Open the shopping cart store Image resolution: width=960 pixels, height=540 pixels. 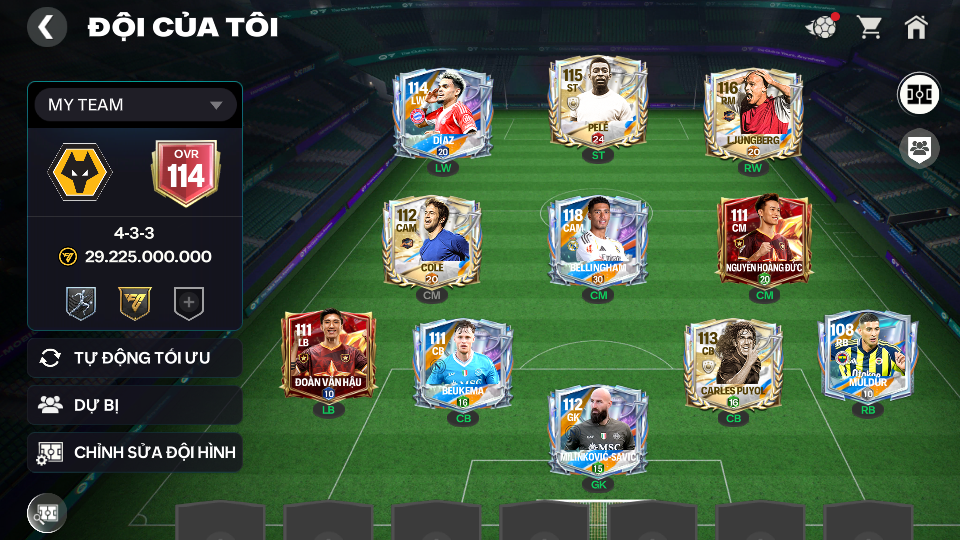point(869,27)
